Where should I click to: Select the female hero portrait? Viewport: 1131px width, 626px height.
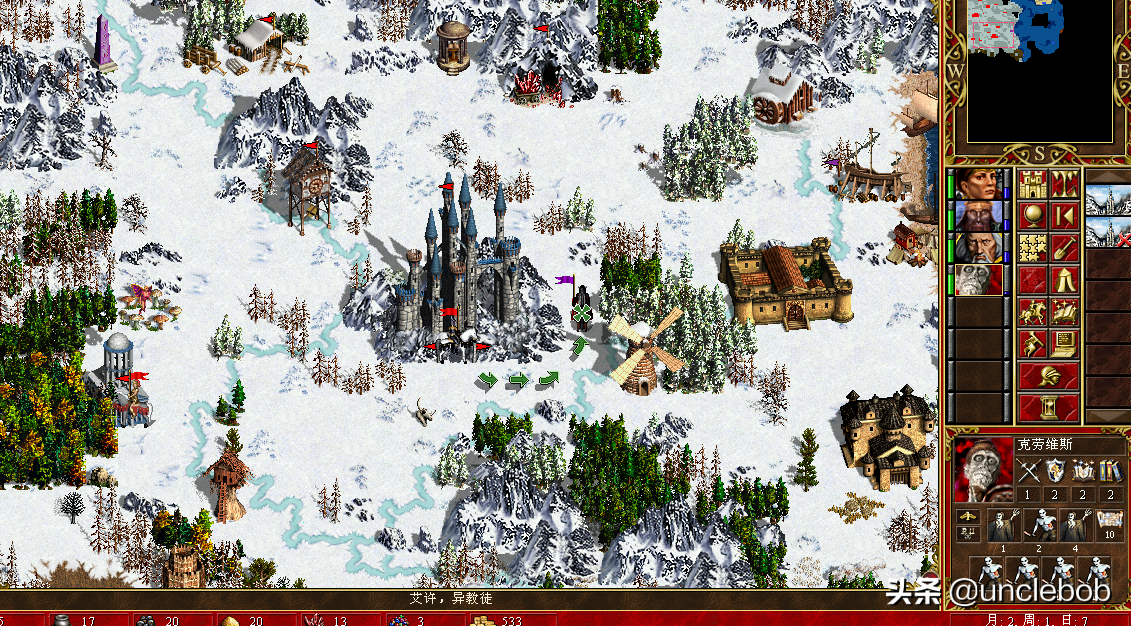[x=979, y=185]
